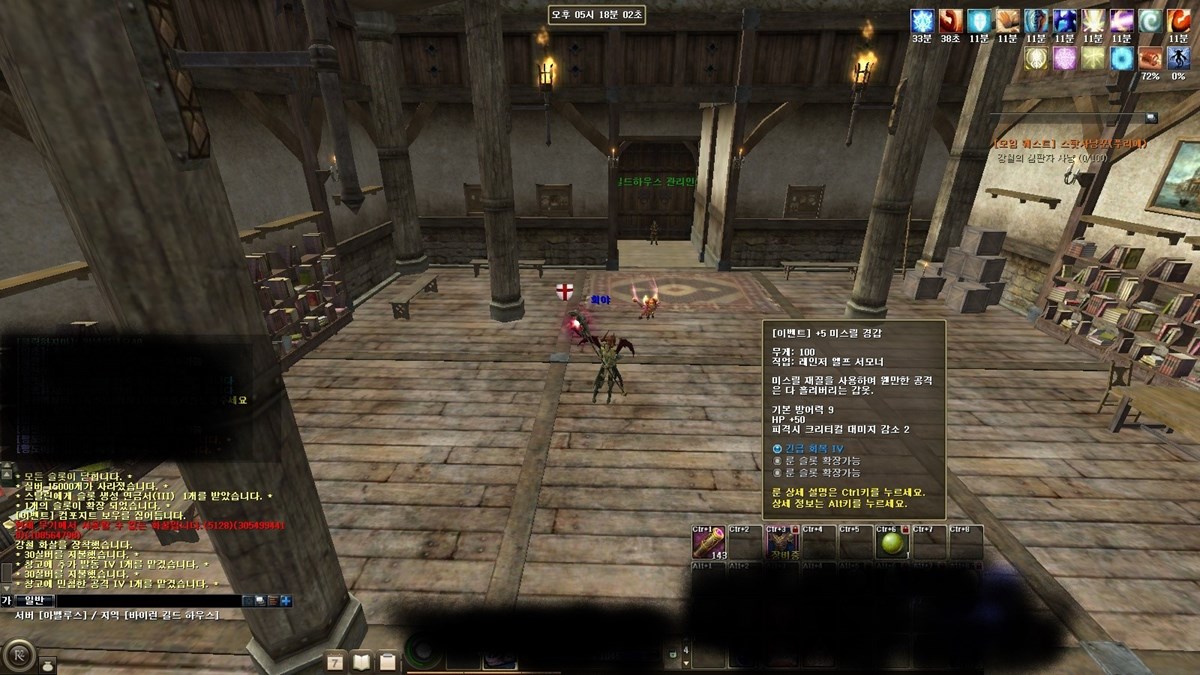Viewport: 1200px width, 675px height.
Task: Select the armor item in Ctrl+3 slot
Action: point(782,543)
